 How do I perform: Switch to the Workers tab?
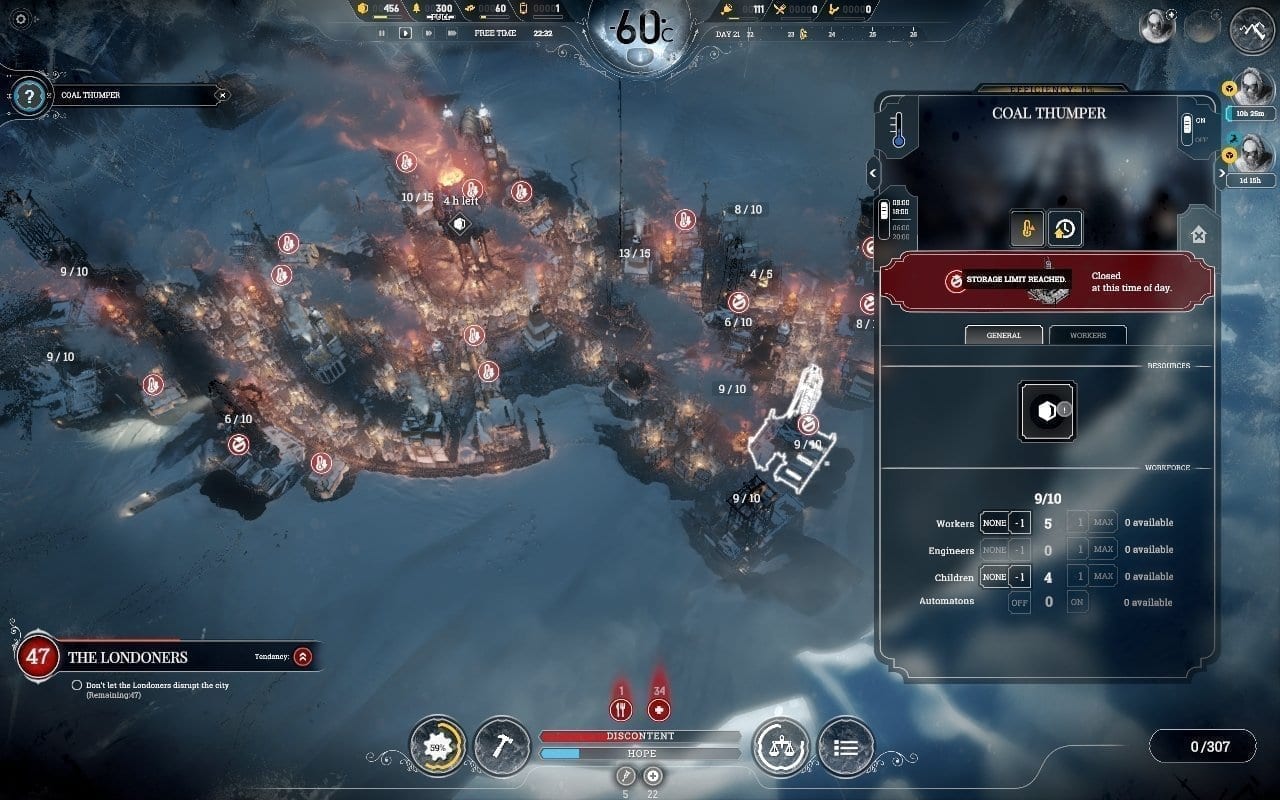[1087, 335]
